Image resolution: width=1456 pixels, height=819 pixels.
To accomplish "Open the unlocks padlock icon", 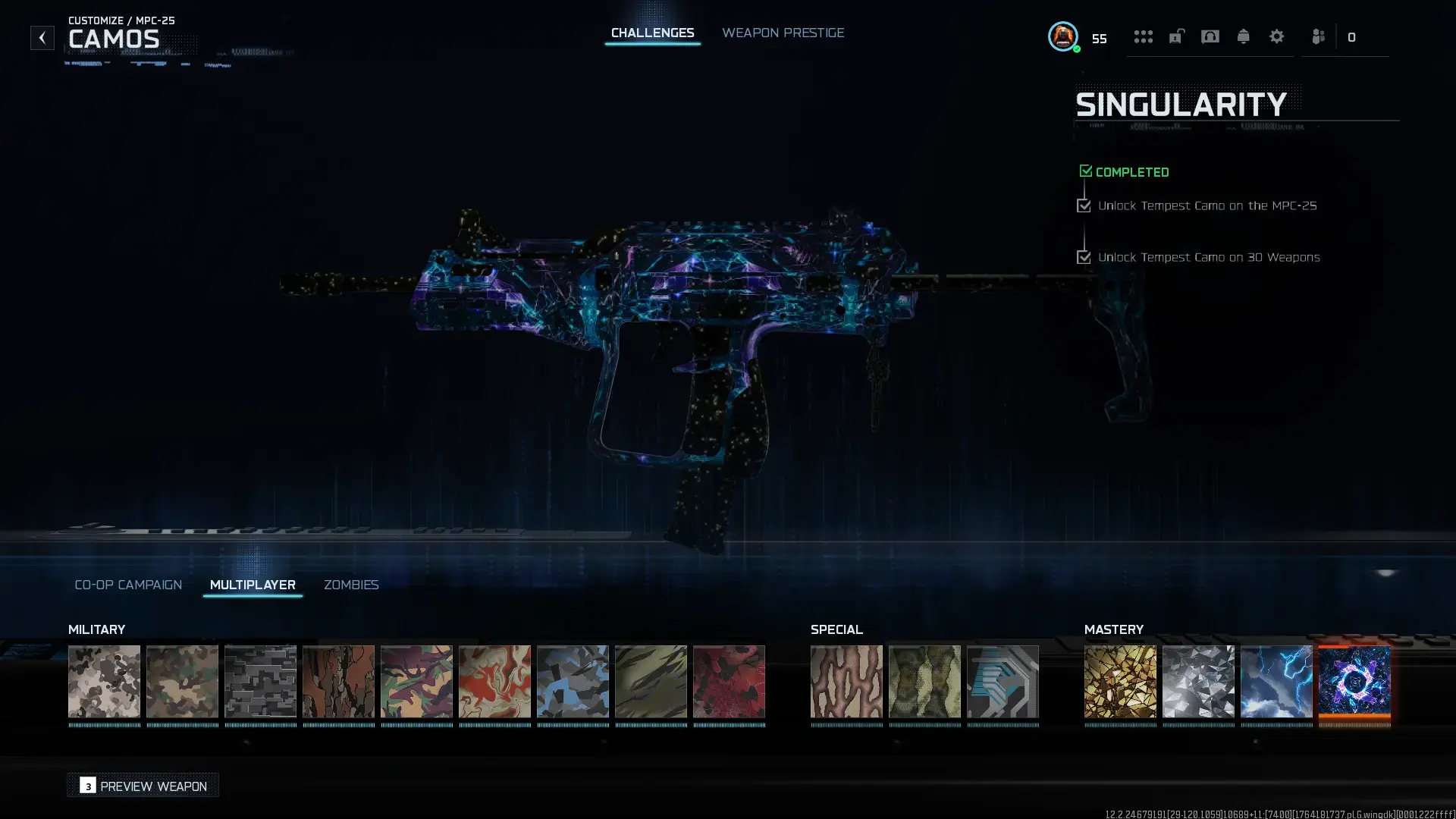I will (x=1176, y=36).
